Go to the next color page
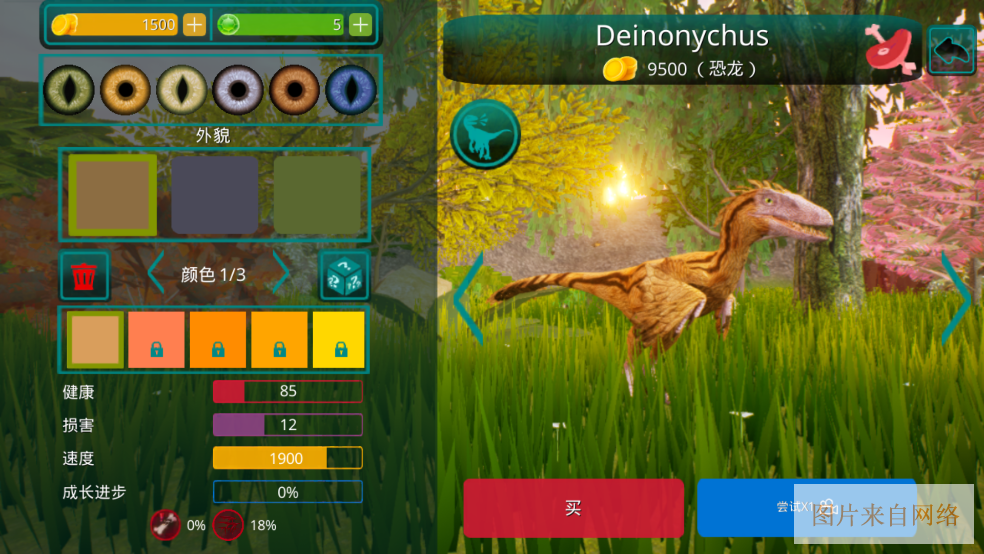The width and height of the screenshot is (984, 554). click(x=282, y=274)
